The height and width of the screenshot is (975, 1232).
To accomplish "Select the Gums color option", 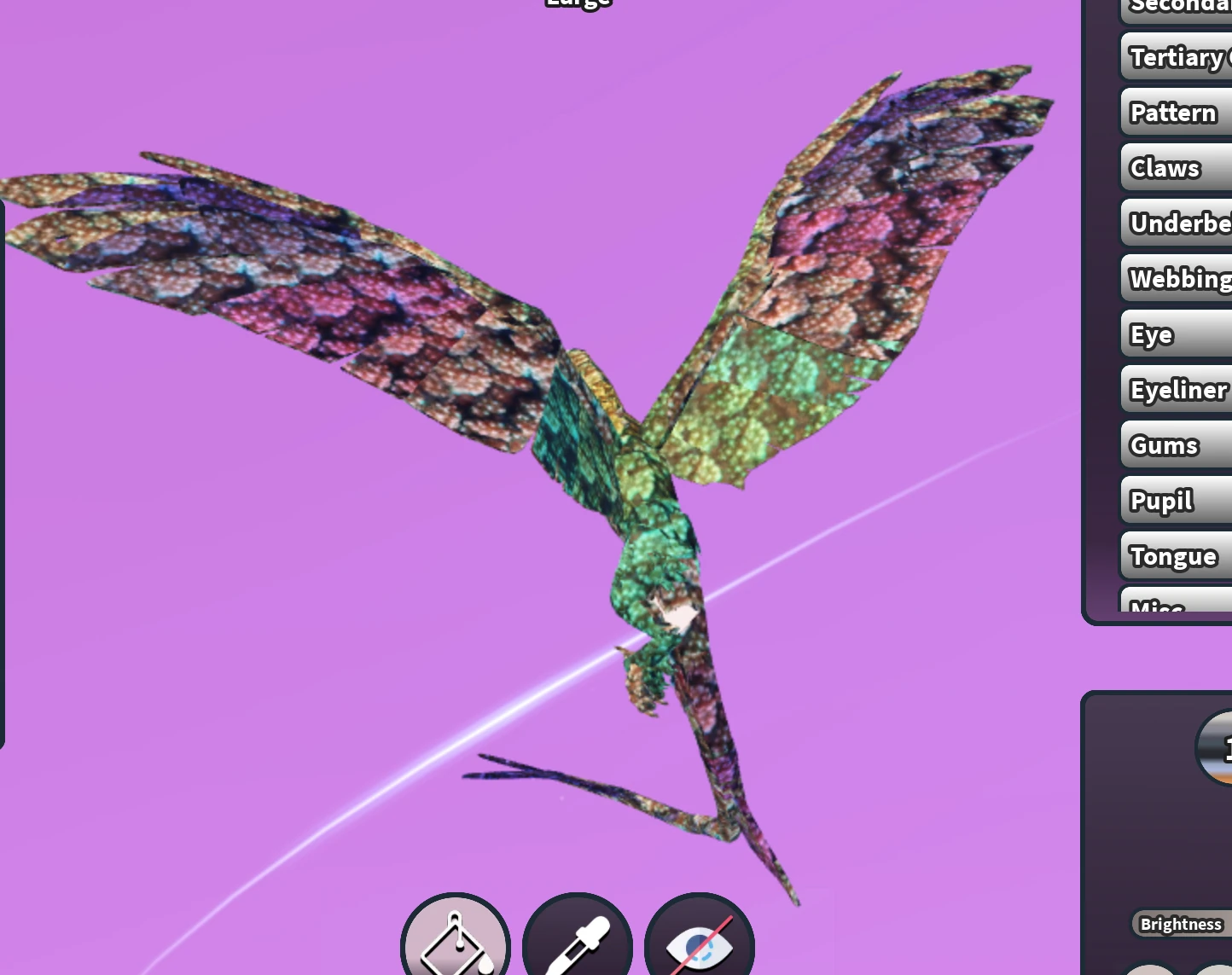I will click(x=1164, y=444).
